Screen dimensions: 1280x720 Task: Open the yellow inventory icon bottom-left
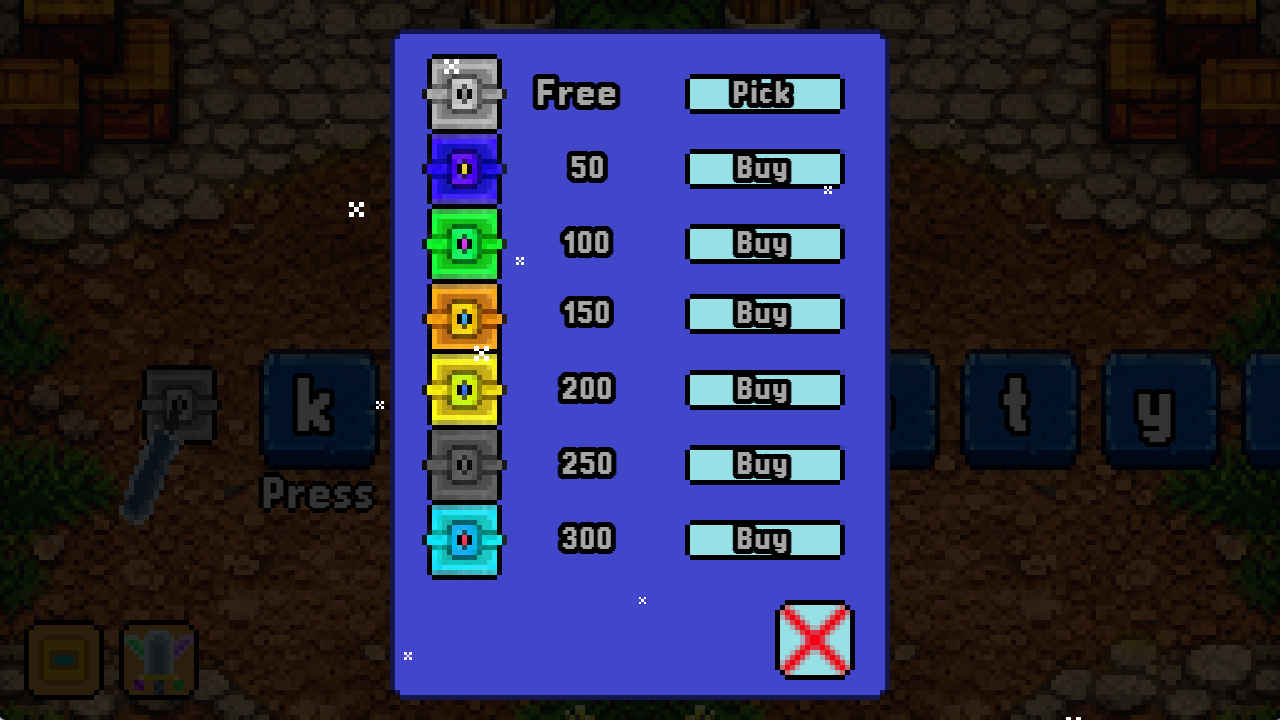tap(62, 659)
